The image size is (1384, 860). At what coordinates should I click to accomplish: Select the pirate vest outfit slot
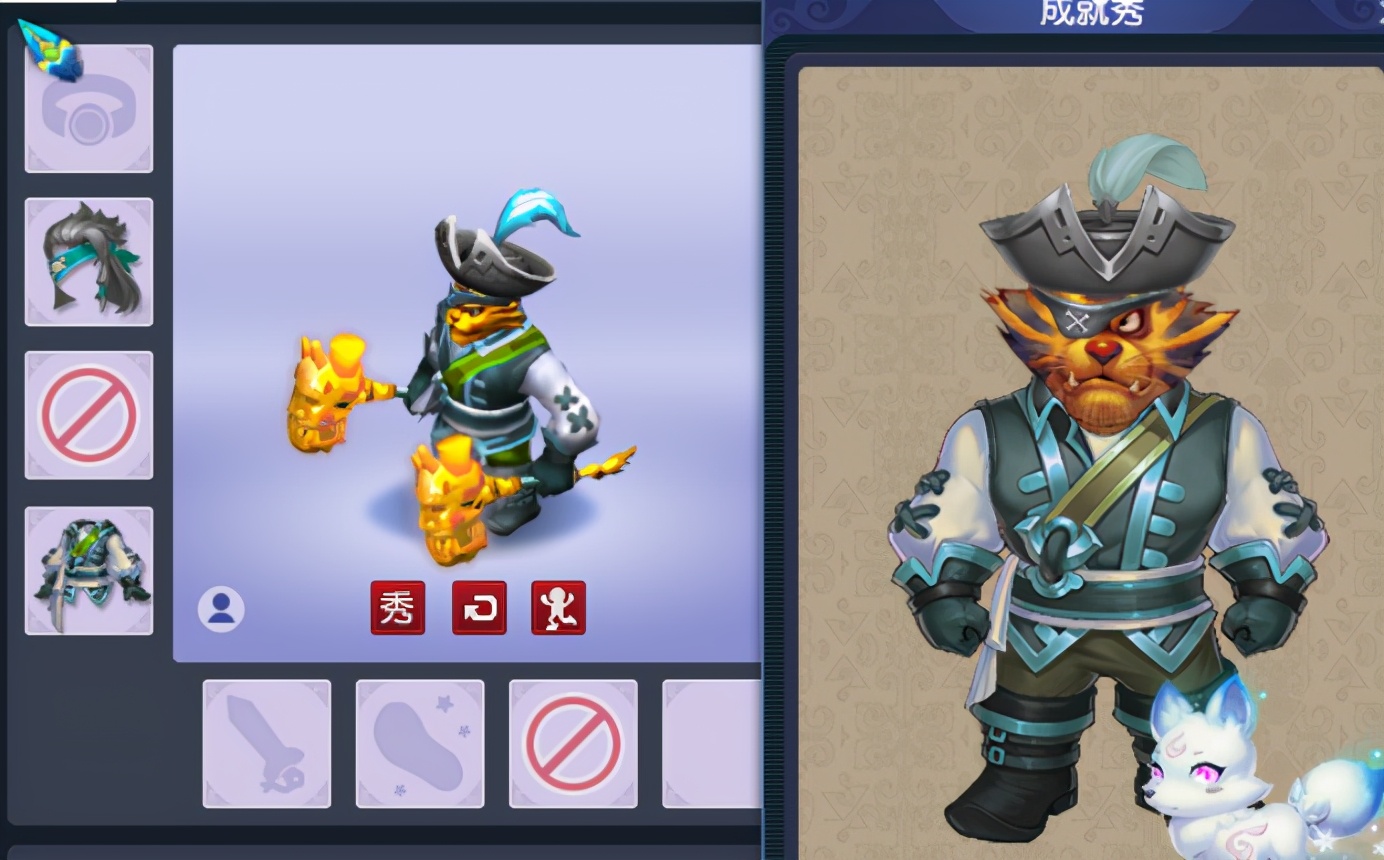(89, 570)
